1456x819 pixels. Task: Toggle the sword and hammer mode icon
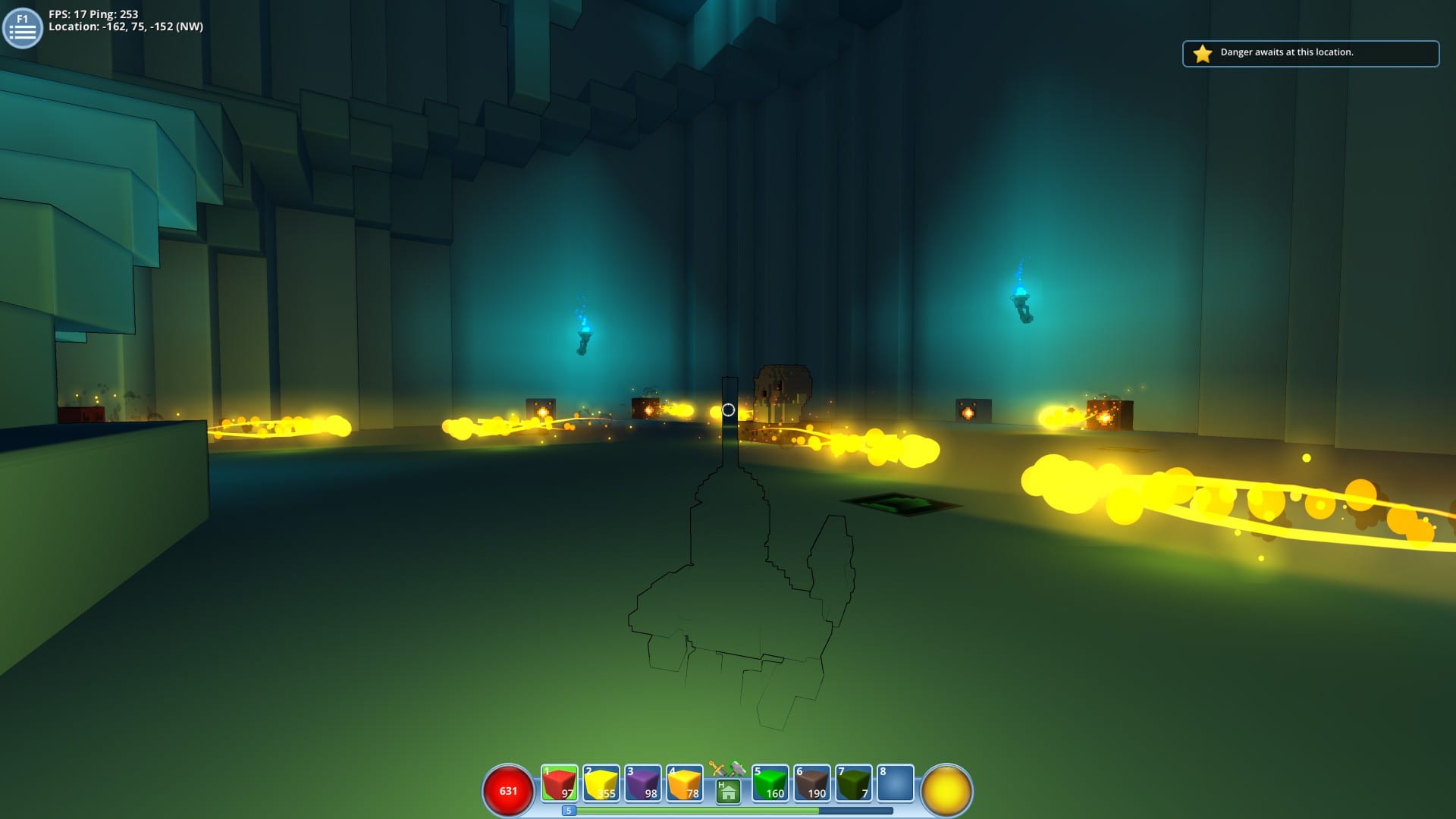point(726,769)
